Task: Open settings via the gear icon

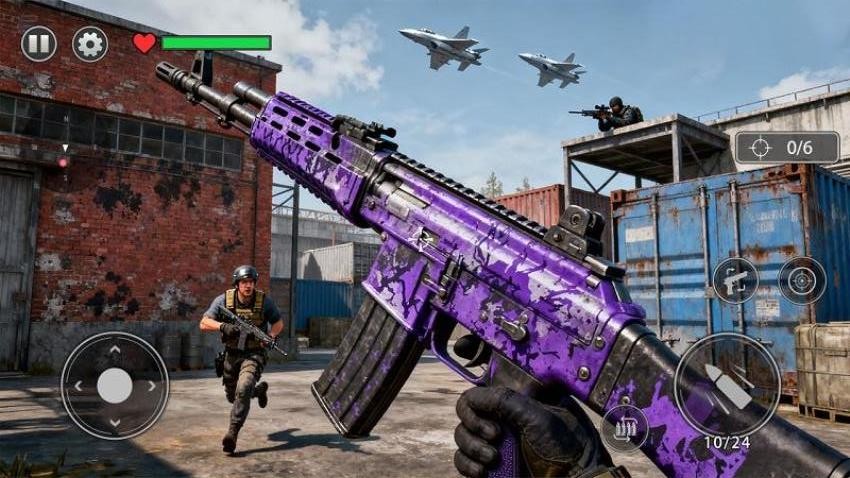Action: [x=90, y=44]
